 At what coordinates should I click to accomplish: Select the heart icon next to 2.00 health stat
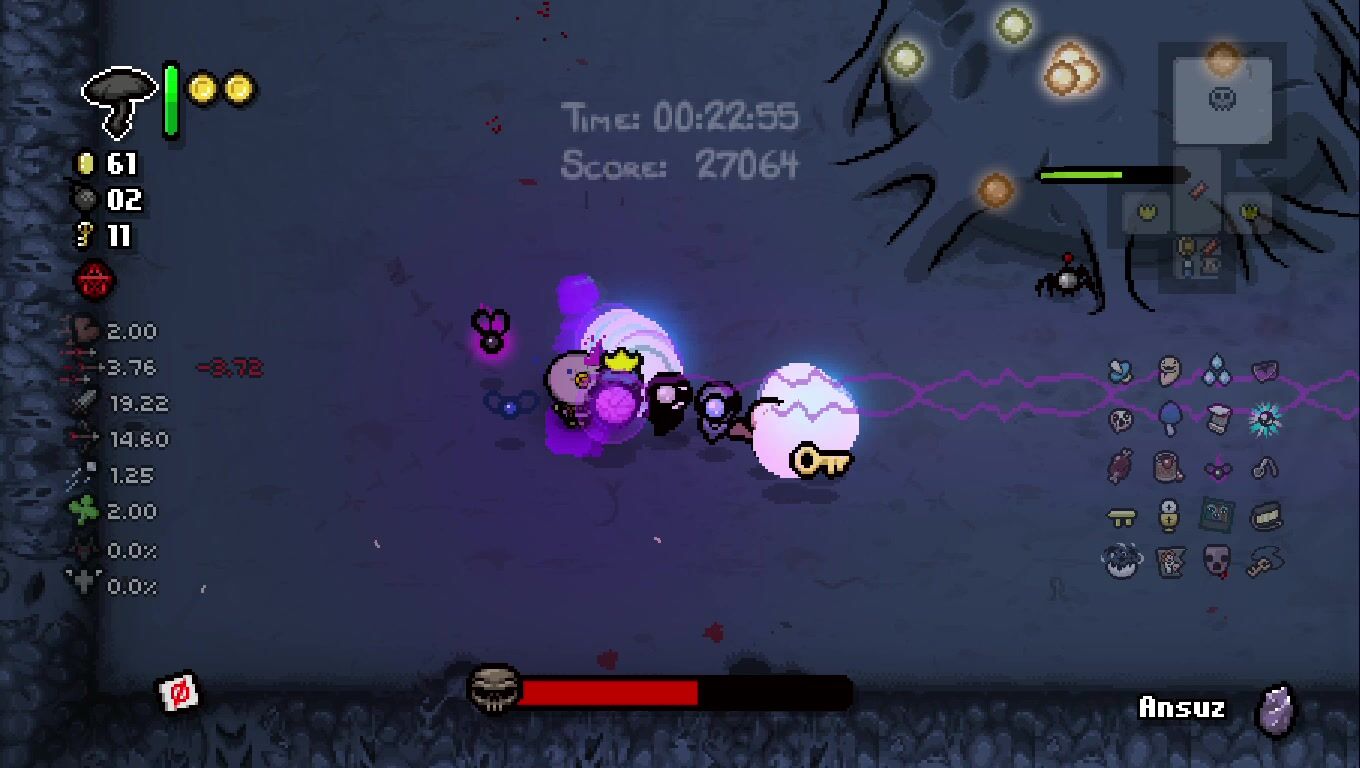tap(85, 330)
